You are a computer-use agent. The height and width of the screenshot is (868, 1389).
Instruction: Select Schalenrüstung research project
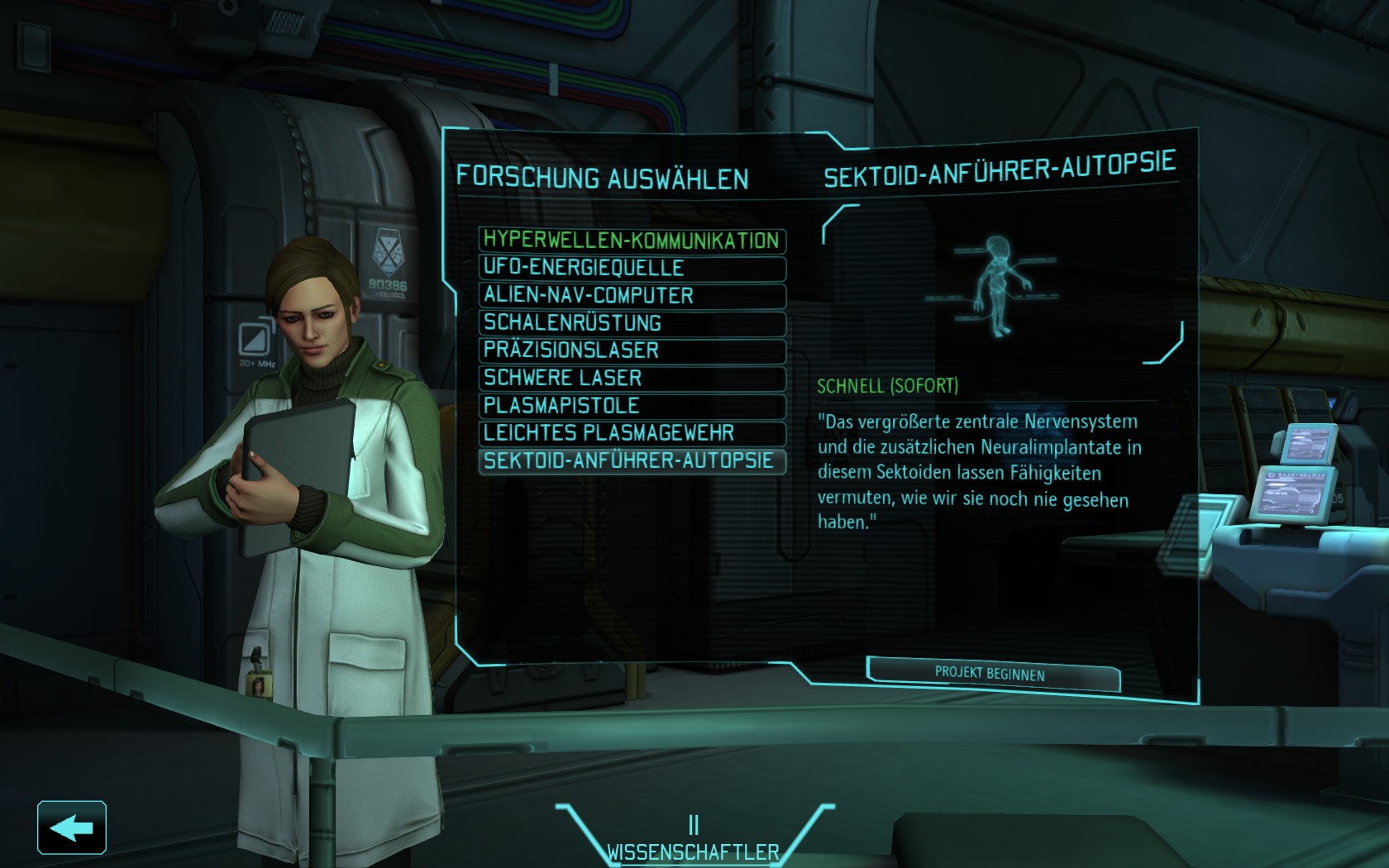point(632,323)
